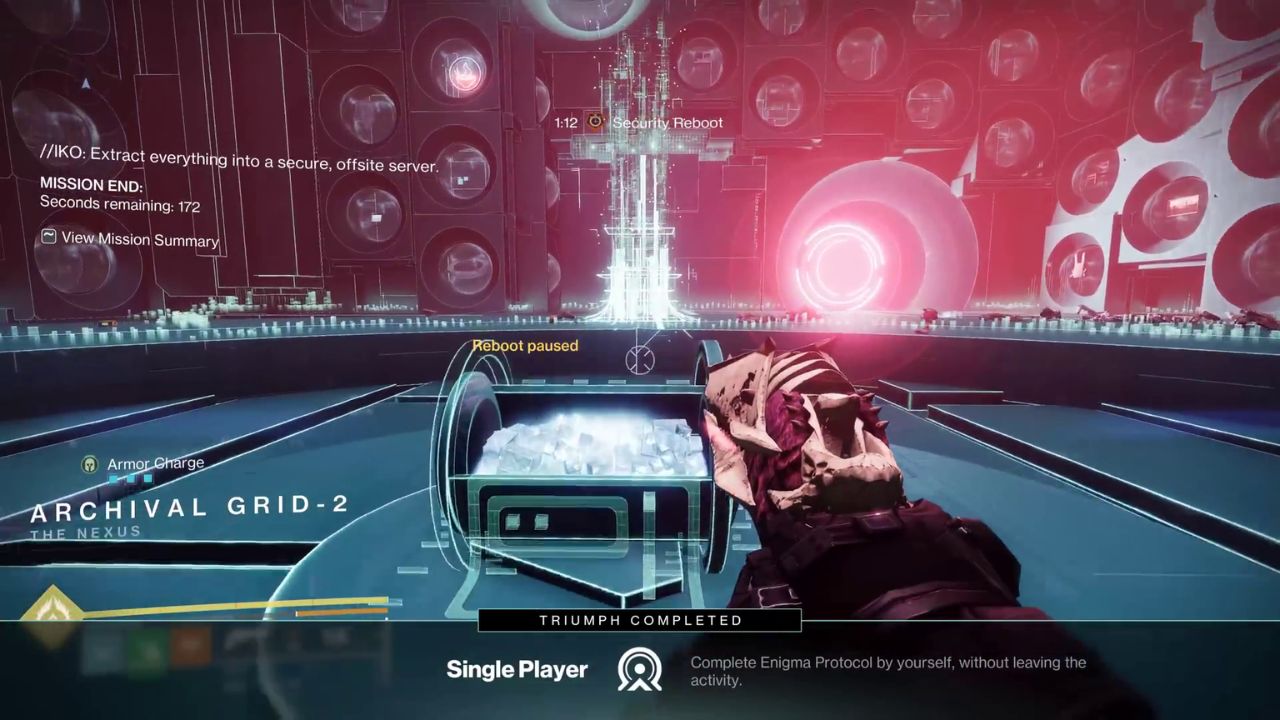
Task: Expand the Security Reboot objective header
Action: tap(668, 122)
